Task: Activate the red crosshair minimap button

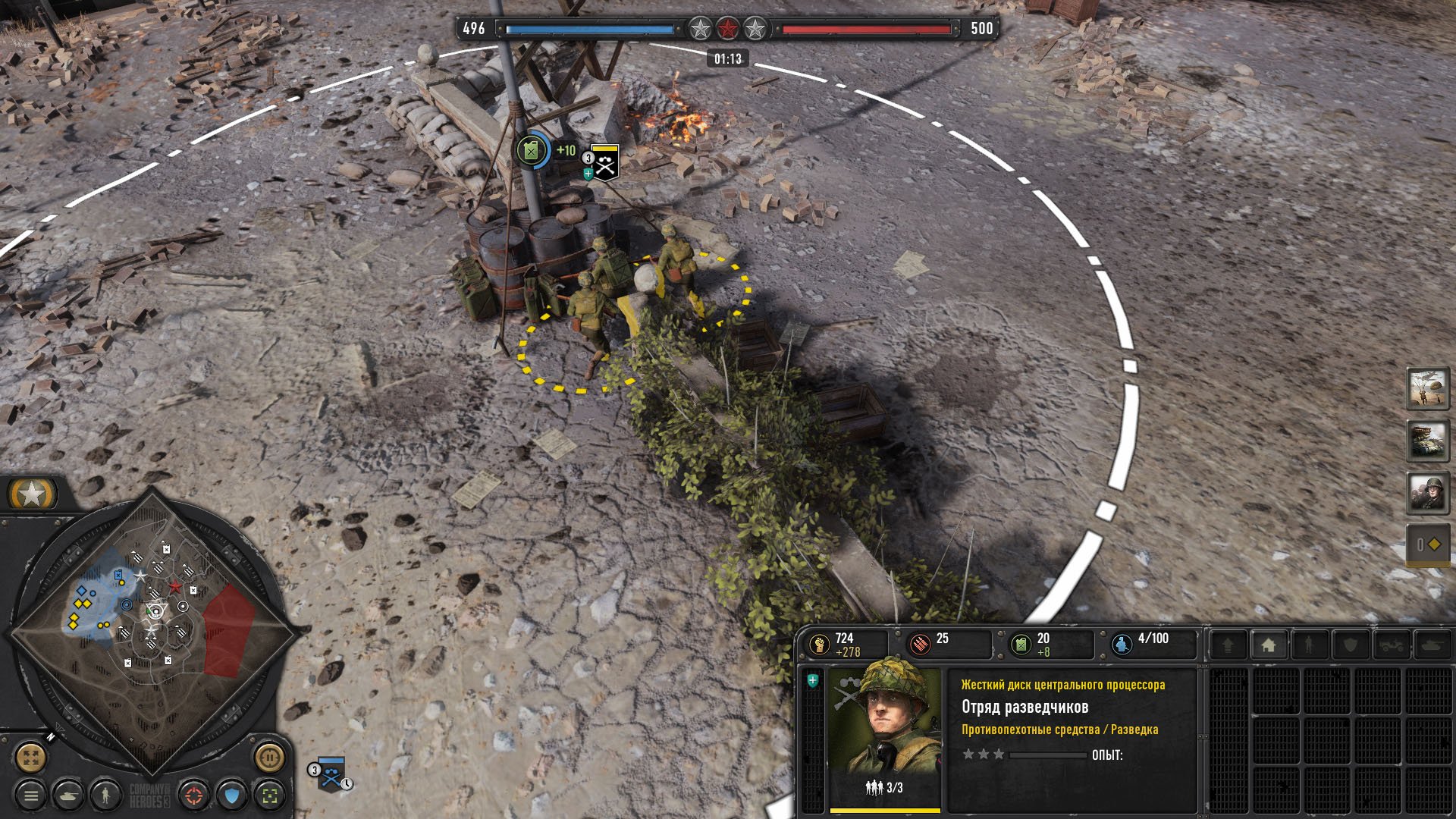Action: point(194,795)
